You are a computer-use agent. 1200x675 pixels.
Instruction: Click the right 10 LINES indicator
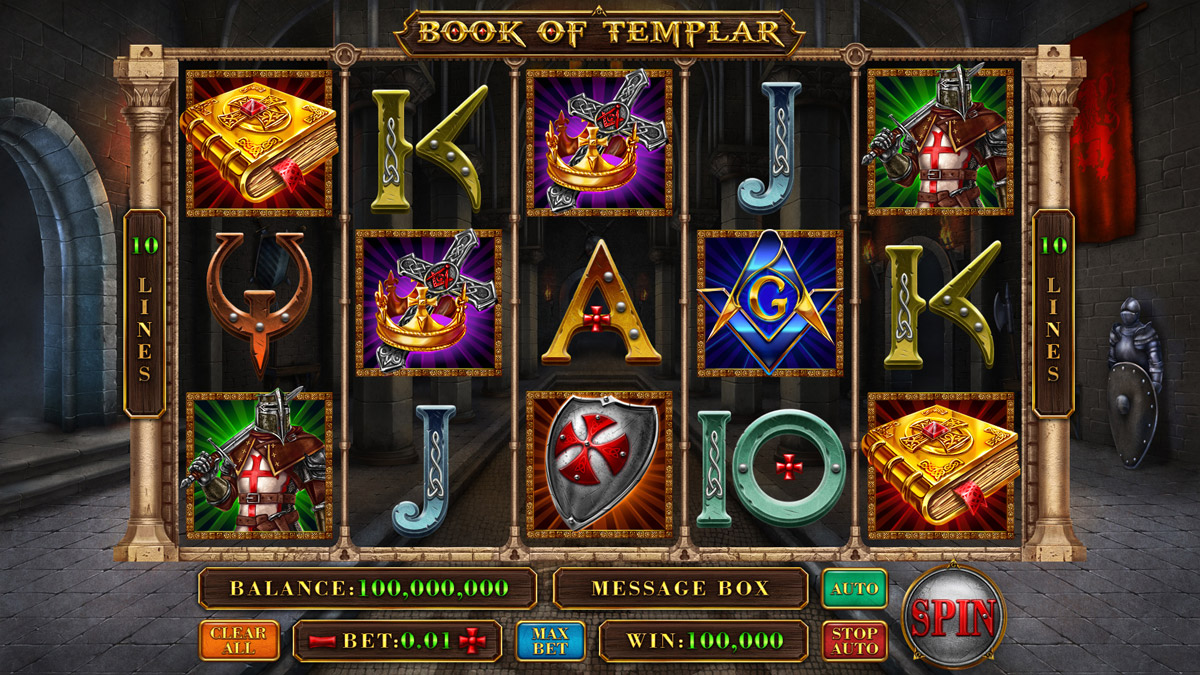1053,312
